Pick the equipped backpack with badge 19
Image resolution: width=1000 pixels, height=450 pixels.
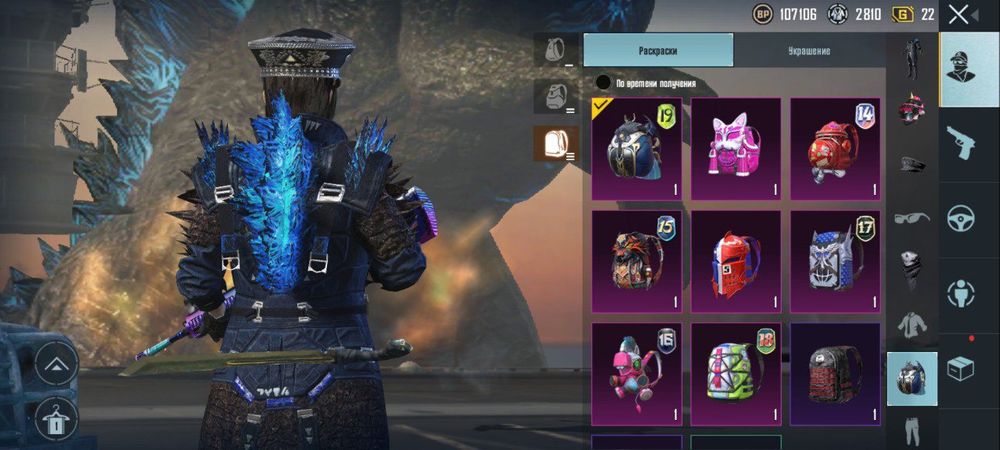(x=636, y=148)
